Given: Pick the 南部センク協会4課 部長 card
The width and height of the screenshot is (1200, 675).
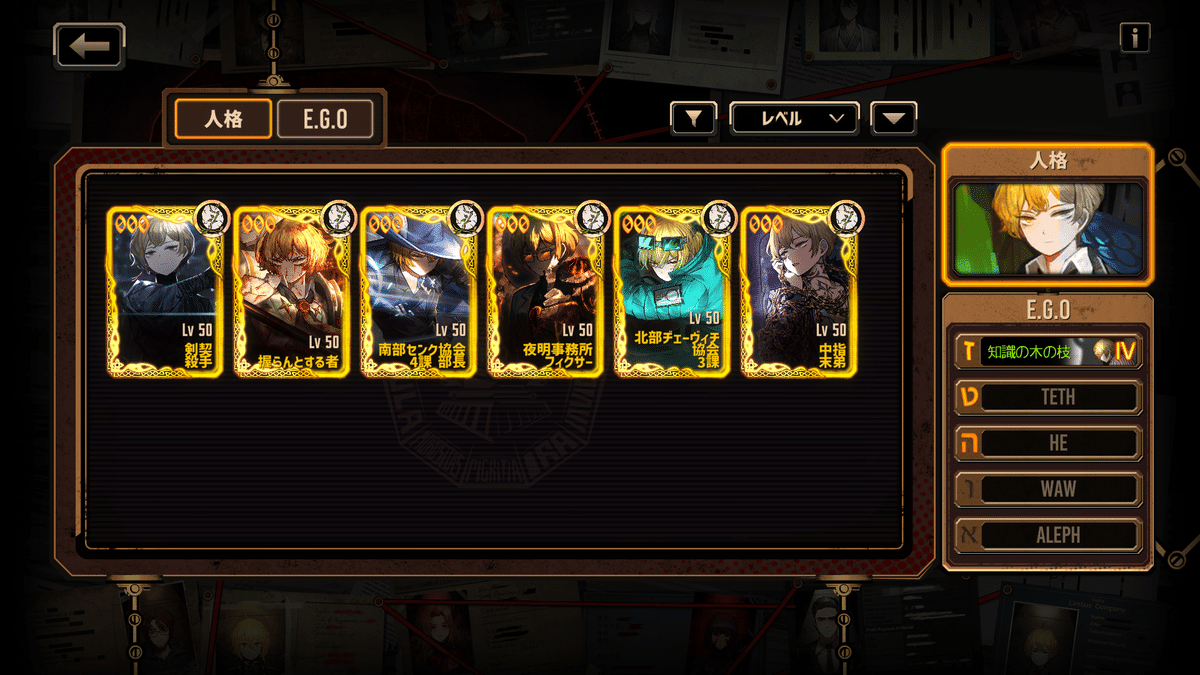Looking at the screenshot, I should [420, 290].
